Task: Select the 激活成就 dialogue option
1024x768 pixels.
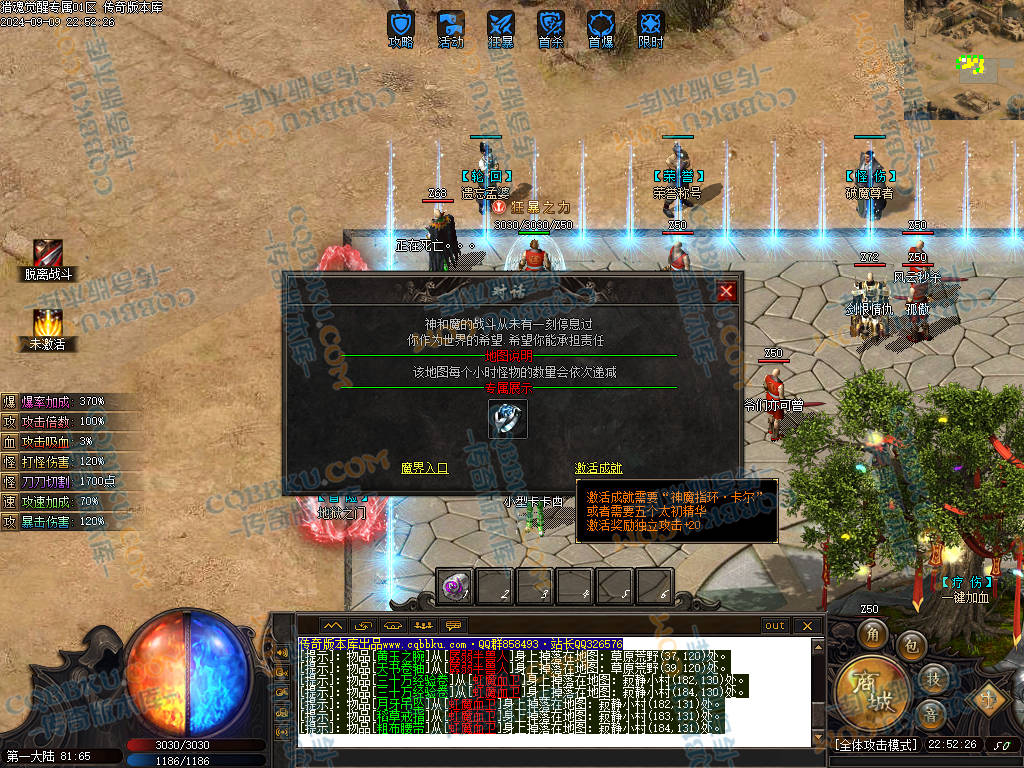Action: pos(598,467)
